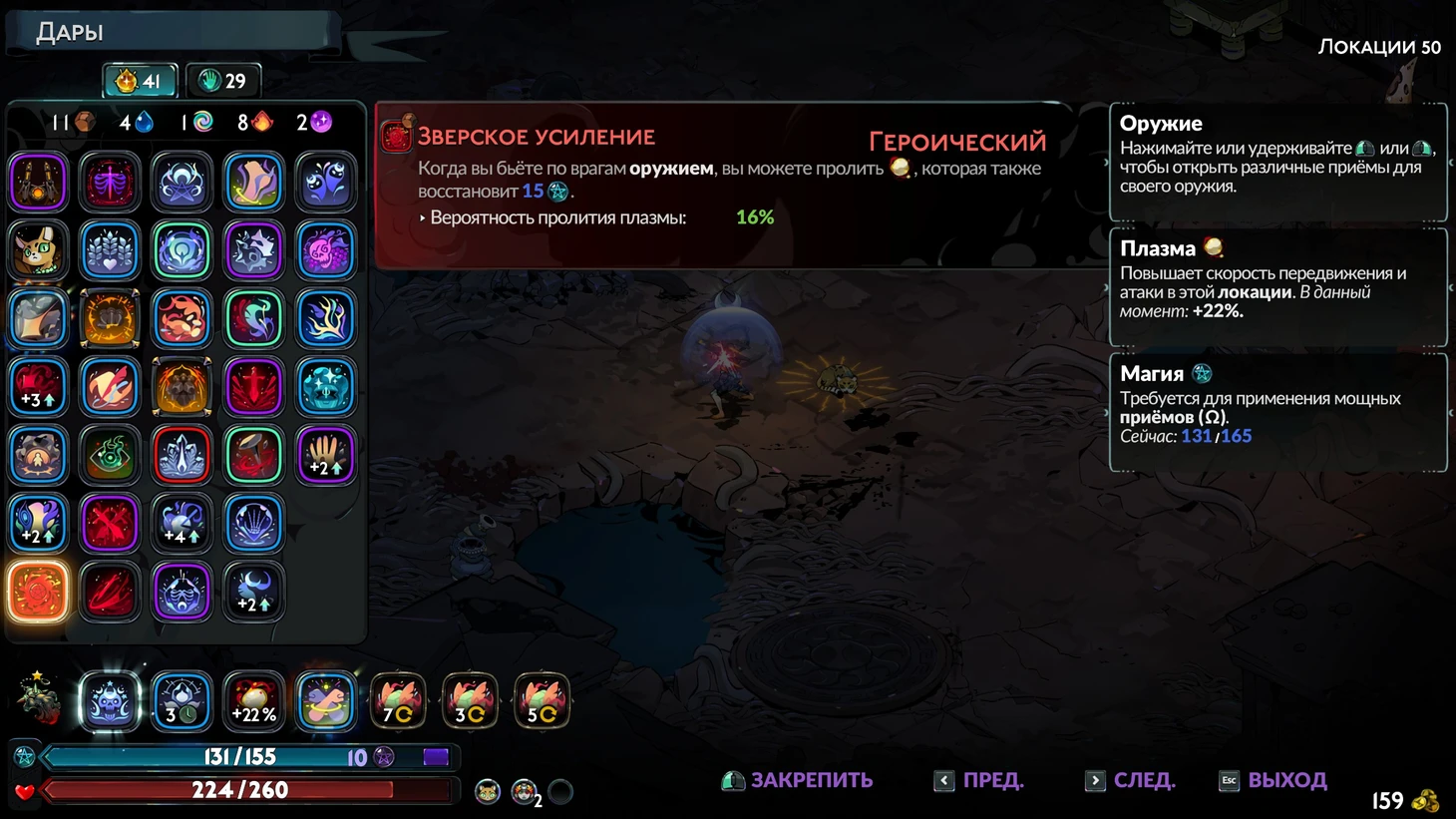Select the red ribcage boon icon
Screen dimensions: 1456x819
point(111,183)
